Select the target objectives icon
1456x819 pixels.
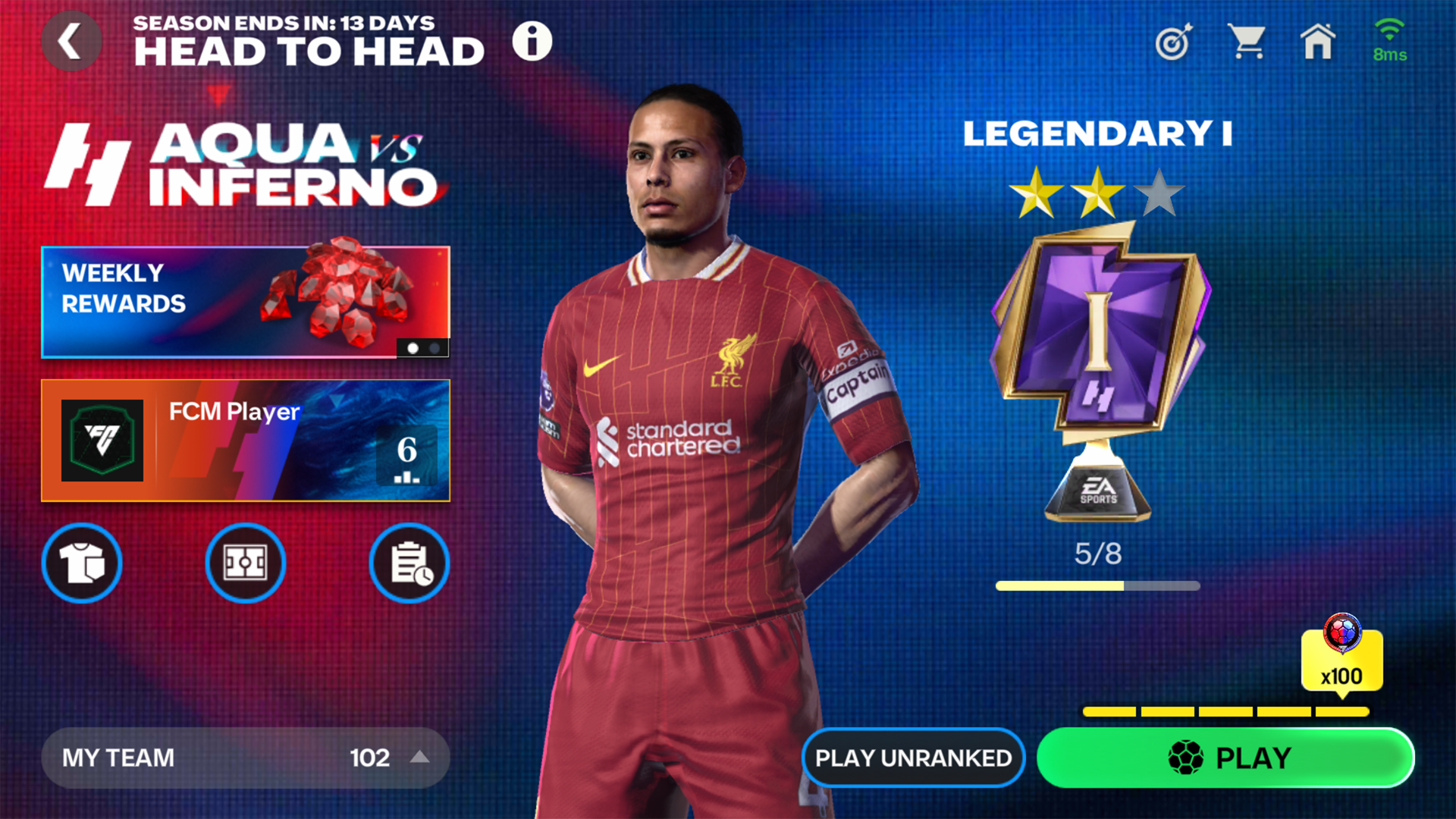tap(1172, 43)
